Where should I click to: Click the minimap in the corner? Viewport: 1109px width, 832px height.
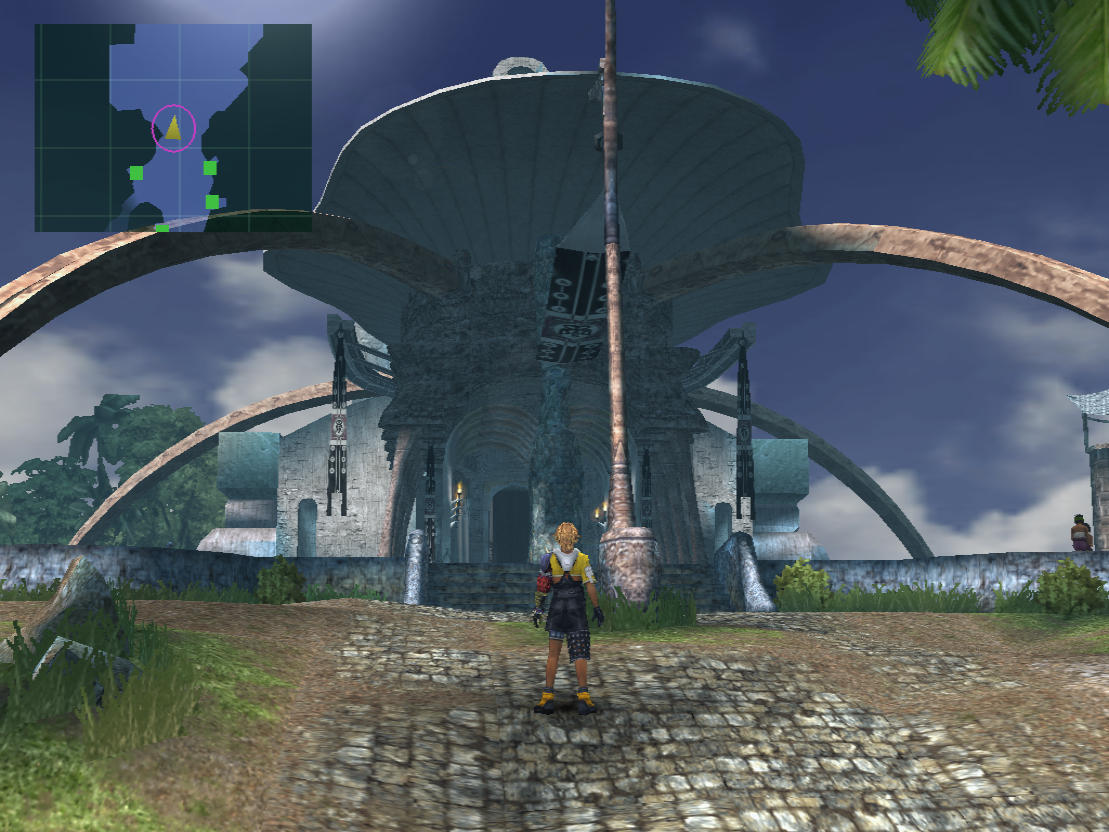(173, 128)
